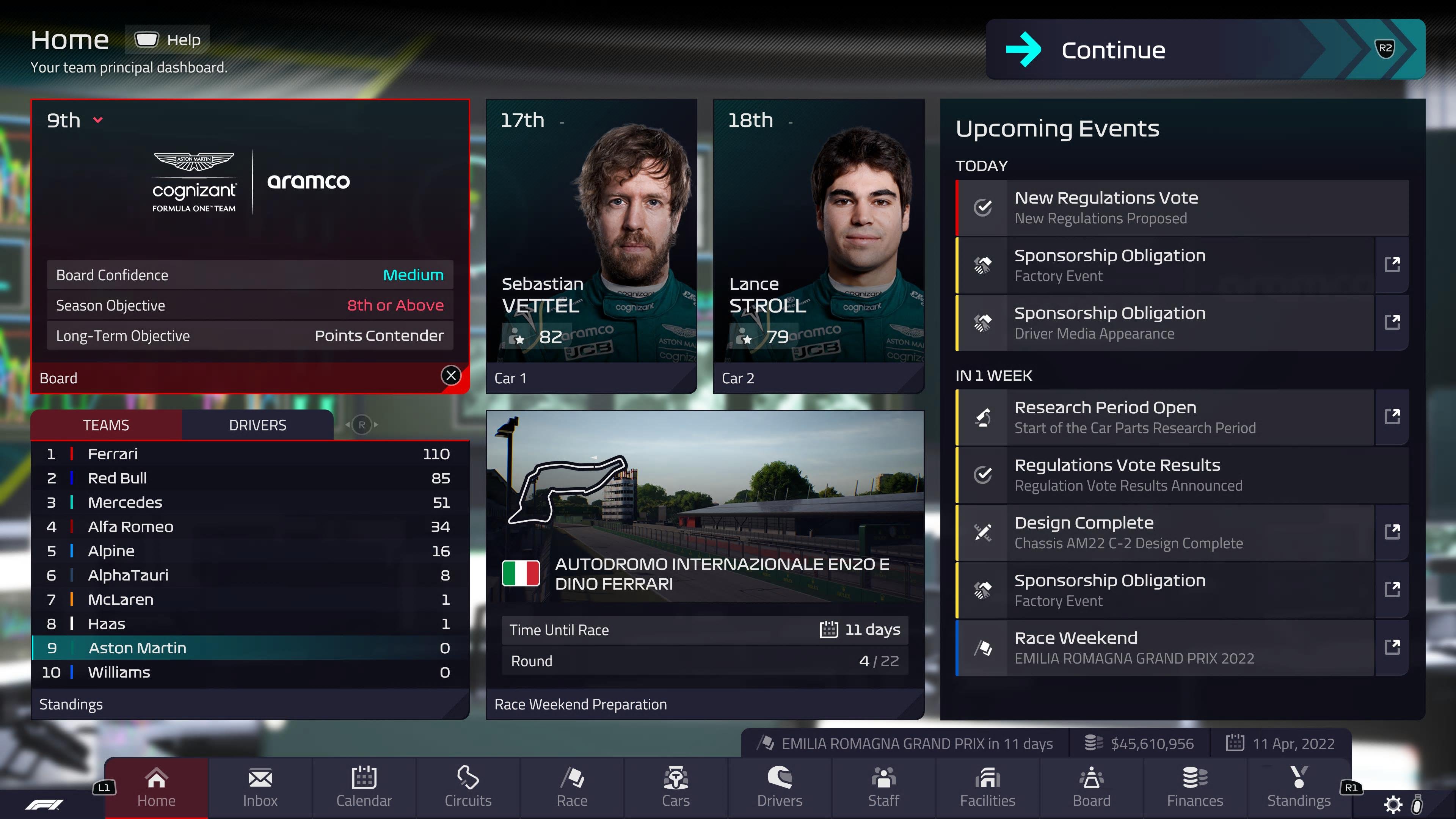
Task: Open the Help option next to Home
Action: pyautogui.click(x=167, y=39)
